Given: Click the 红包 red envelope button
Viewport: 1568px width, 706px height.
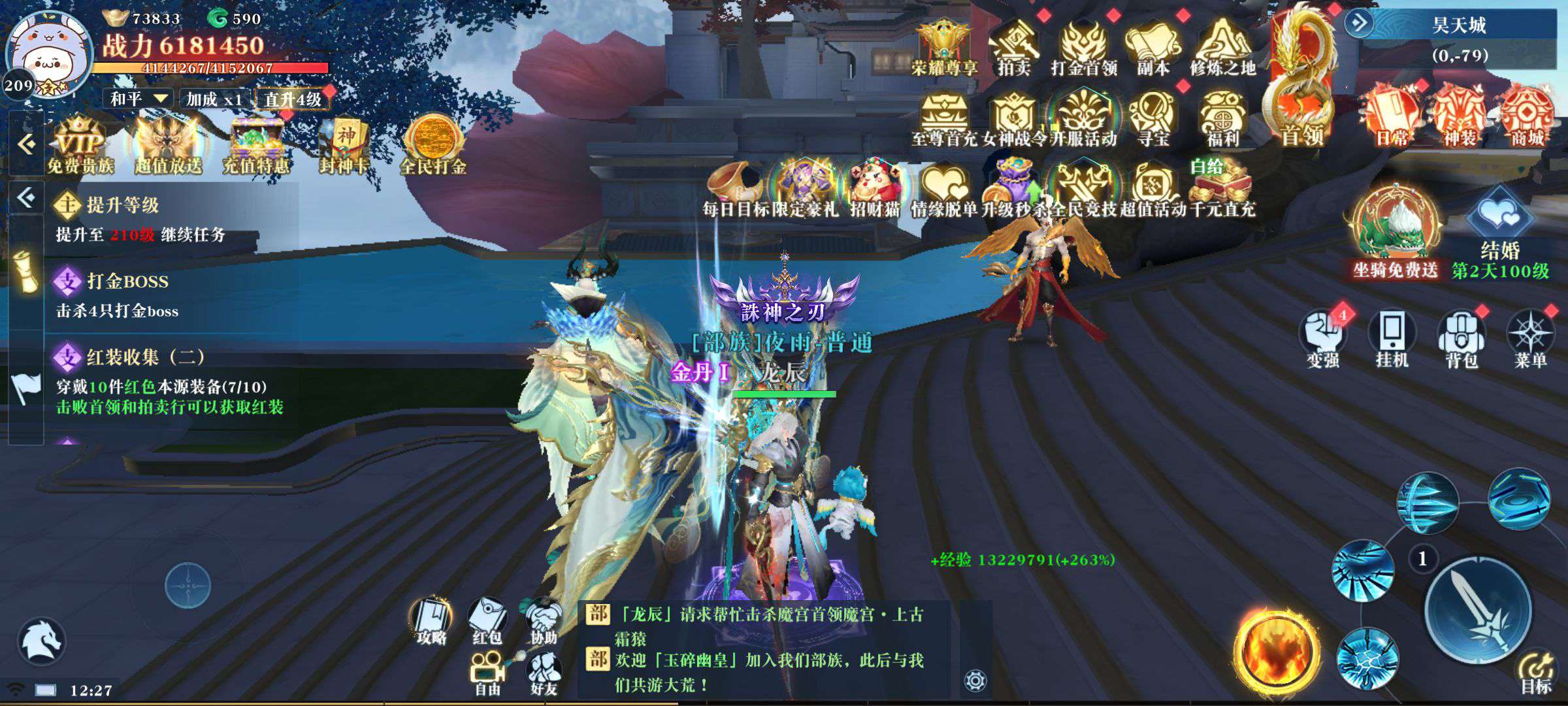Looking at the screenshot, I should coord(487,621).
